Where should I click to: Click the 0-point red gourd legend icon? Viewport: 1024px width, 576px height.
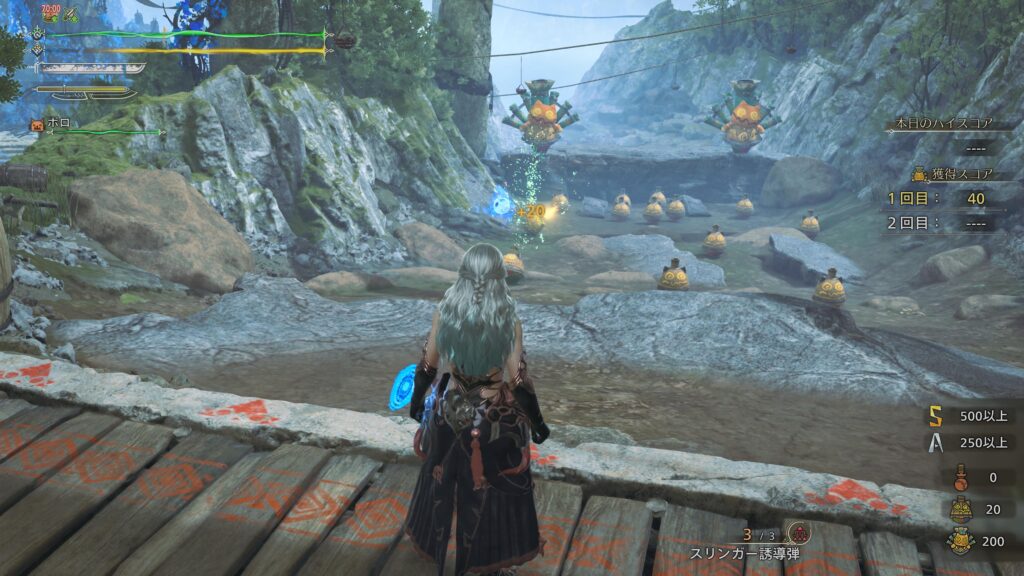pyautogui.click(x=961, y=477)
